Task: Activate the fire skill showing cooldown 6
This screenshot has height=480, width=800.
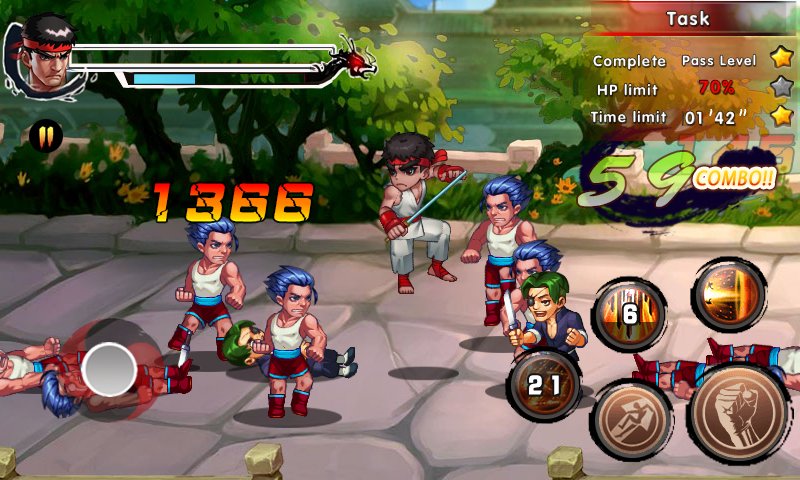Action: pos(630,313)
